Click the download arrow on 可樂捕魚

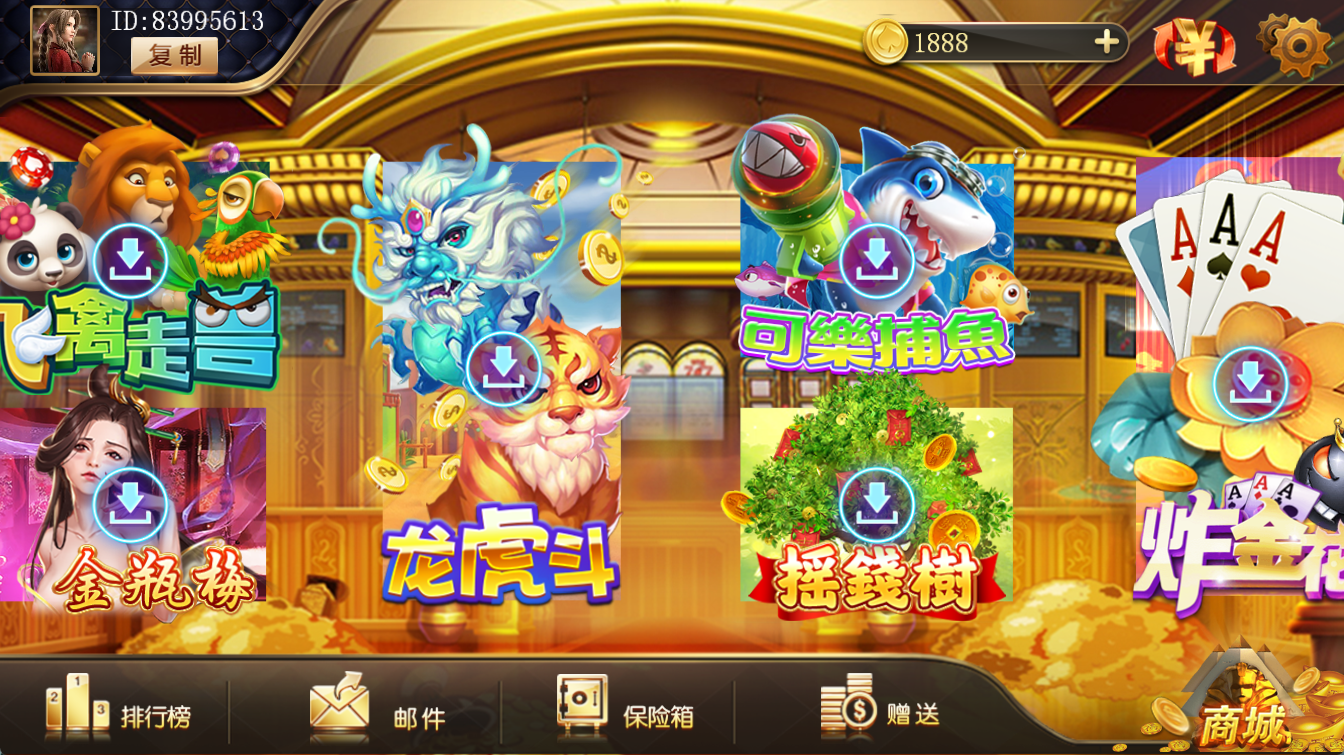875,258
